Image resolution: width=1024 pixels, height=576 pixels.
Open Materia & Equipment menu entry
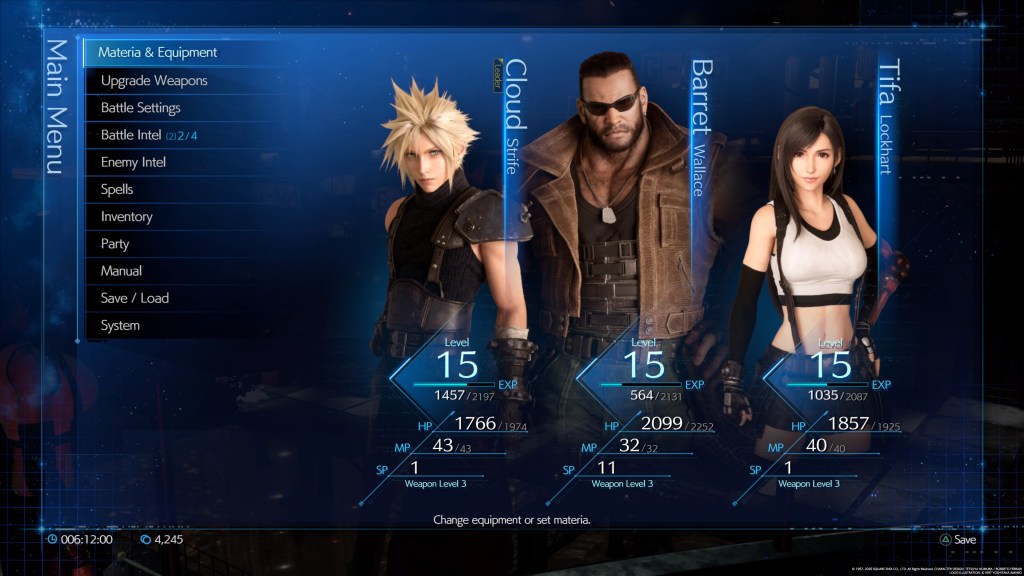[158, 53]
